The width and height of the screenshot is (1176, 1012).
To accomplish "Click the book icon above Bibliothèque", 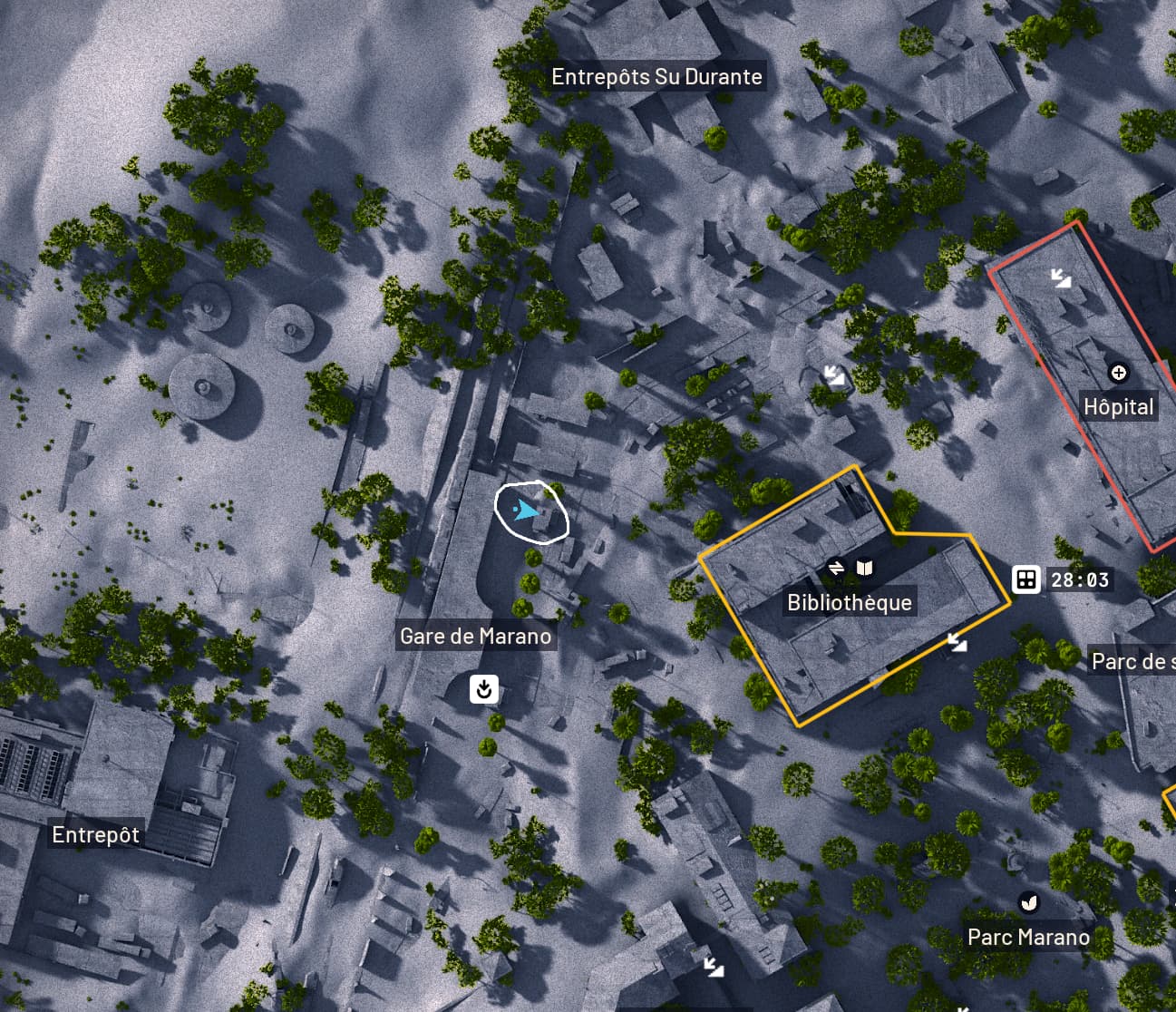I will (x=865, y=568).
